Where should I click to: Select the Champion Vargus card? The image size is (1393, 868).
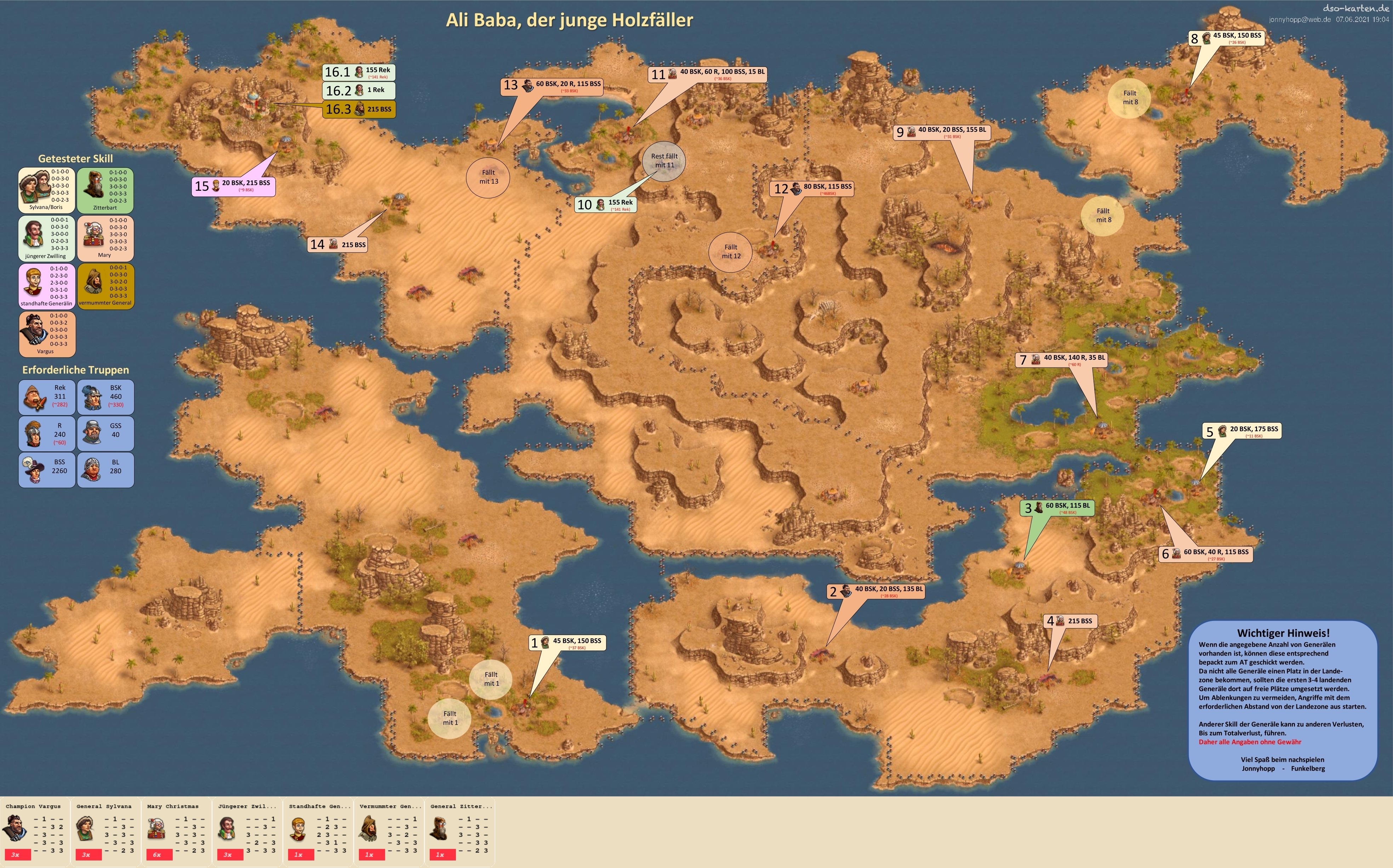click(x=34, y=830)
